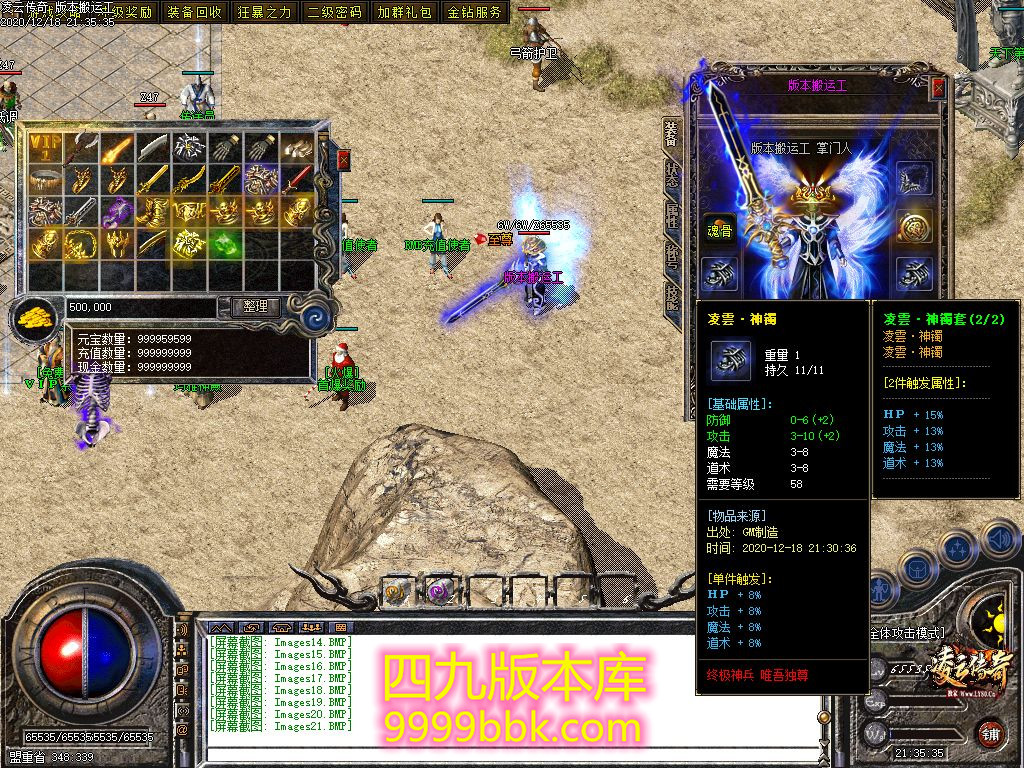Open the 二级密码 secondary password menu
The image size is (1024, 768).
point(335,12)
